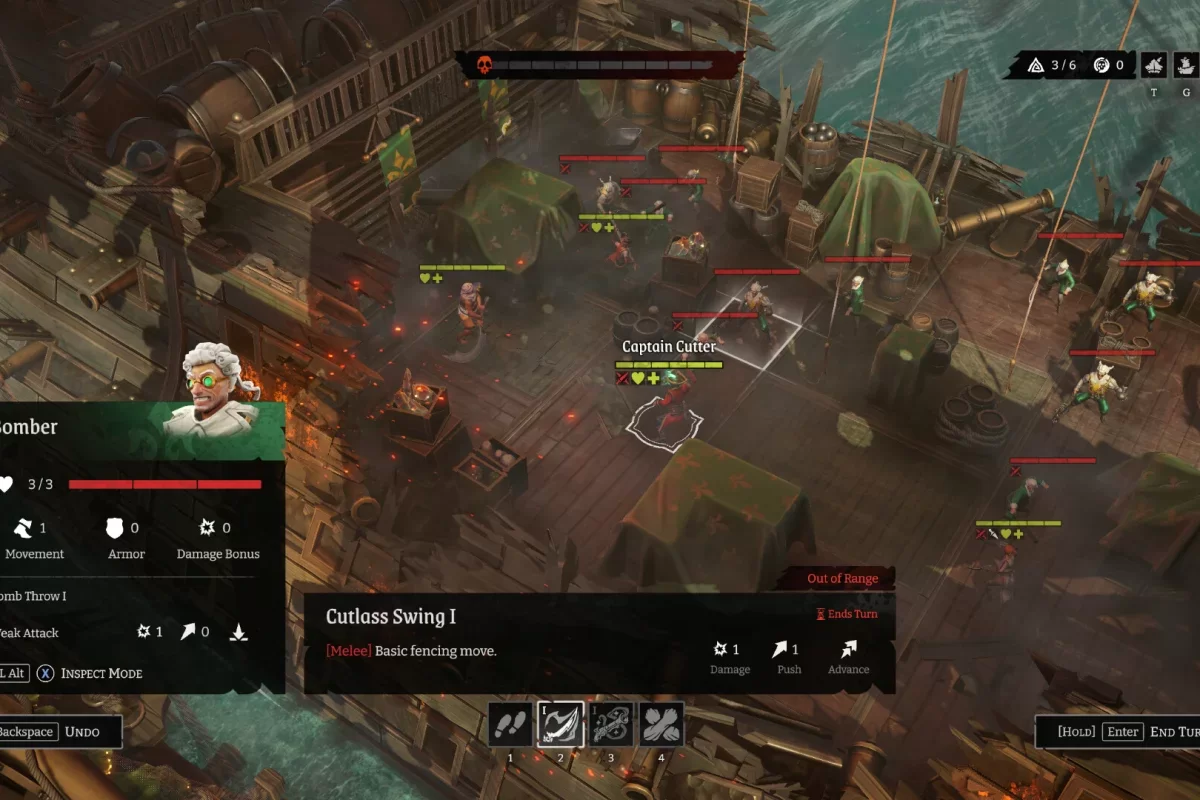The height and width of the screenshot is (800, 1200).
Task: Toggle Inspect Mode
Action: coord(90,673)
